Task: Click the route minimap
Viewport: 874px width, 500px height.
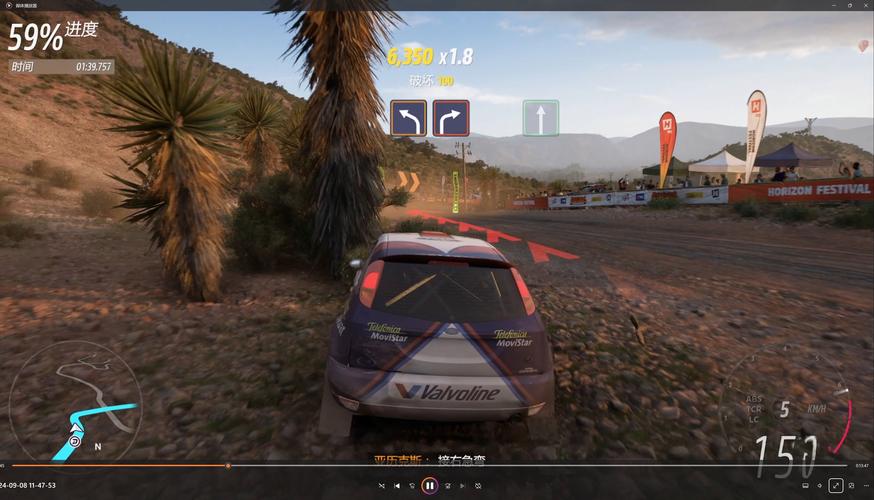Action: [x=75, y=402]
